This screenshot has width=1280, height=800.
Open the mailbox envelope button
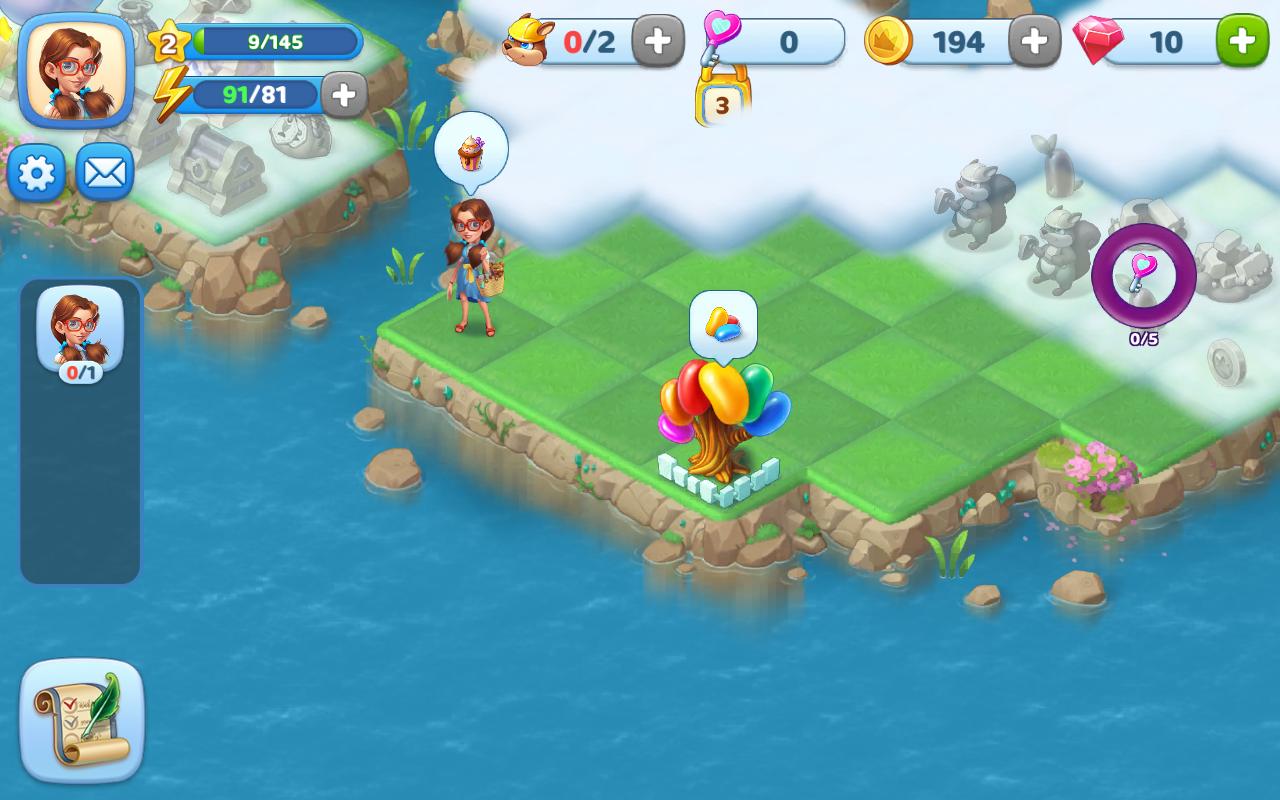pos(104,174)
